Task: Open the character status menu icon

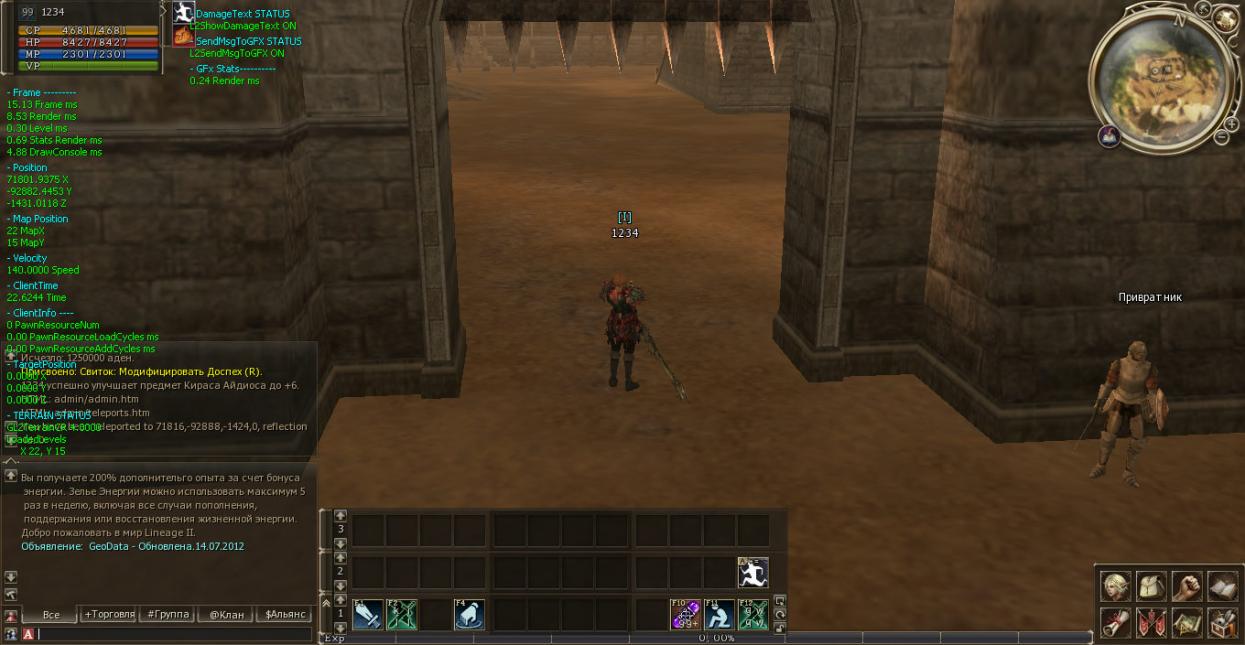Action: click(x=1116, y=586)
